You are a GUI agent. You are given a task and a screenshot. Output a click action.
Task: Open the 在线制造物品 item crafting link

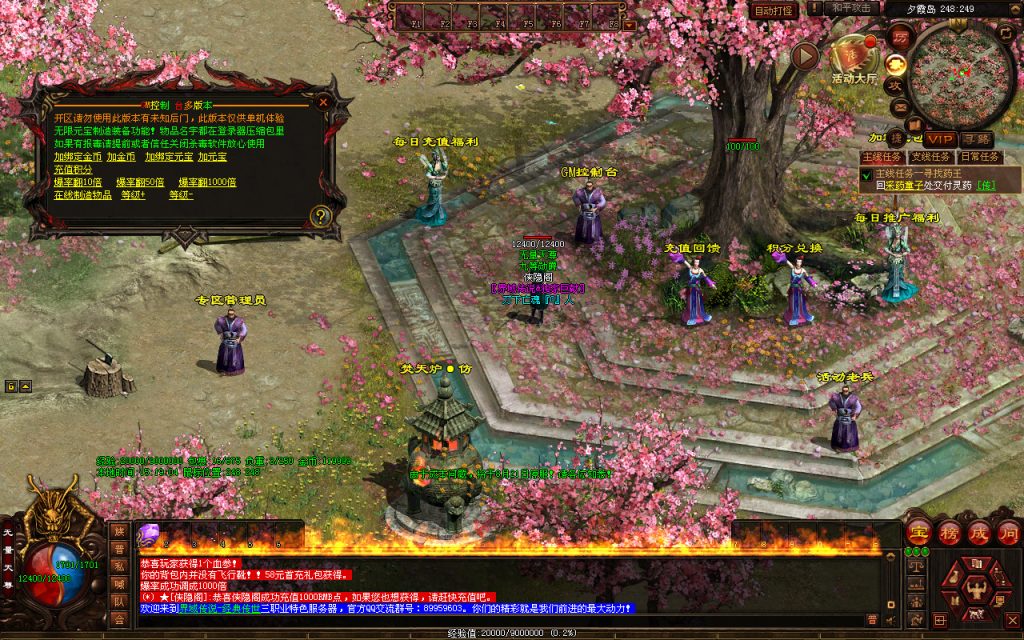pos(83,195)
